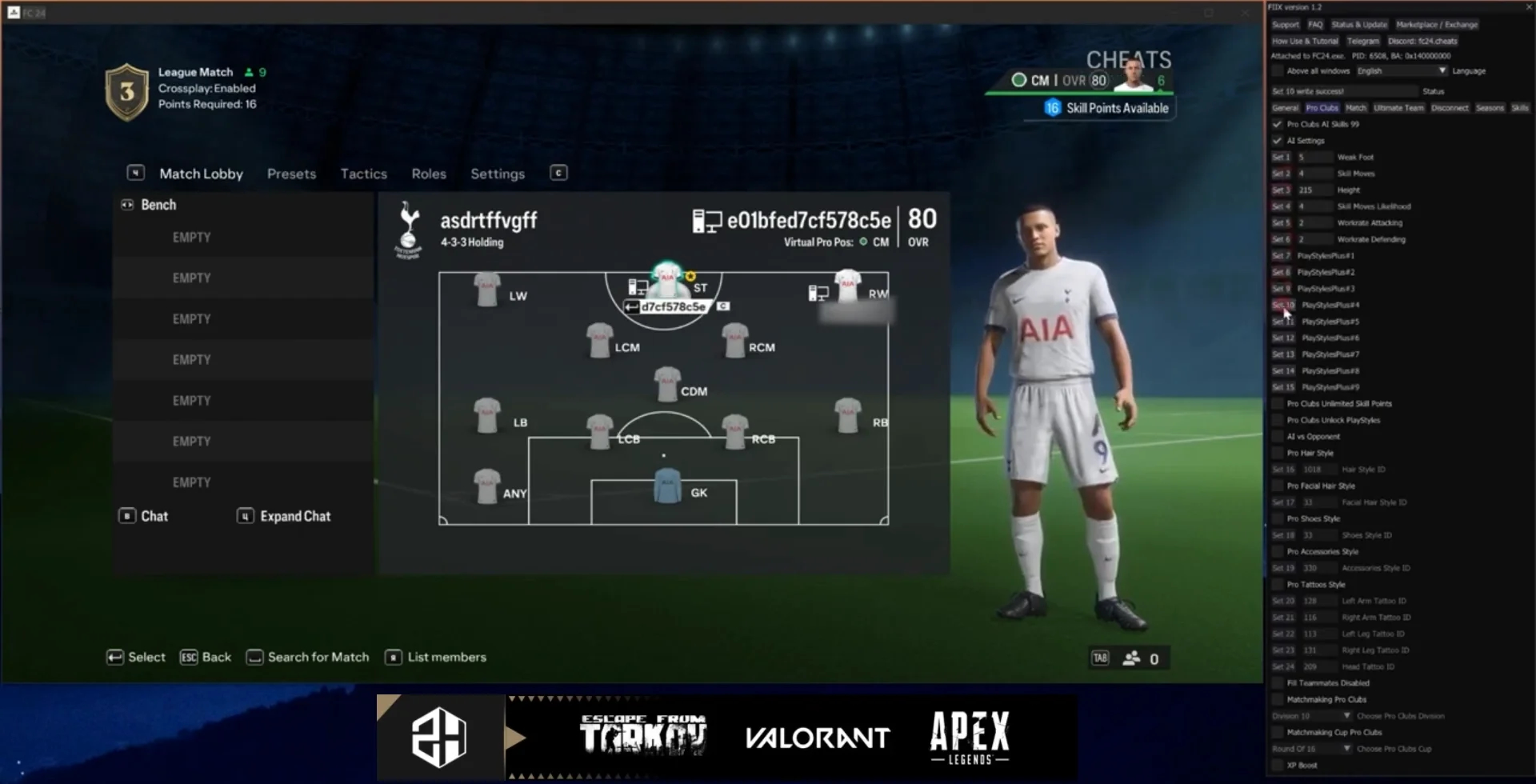Image resolution: width=1536 pixels, height=784 pixels.
Task: Open the Skill Points Available banner
Action: tap(1107, 108)
